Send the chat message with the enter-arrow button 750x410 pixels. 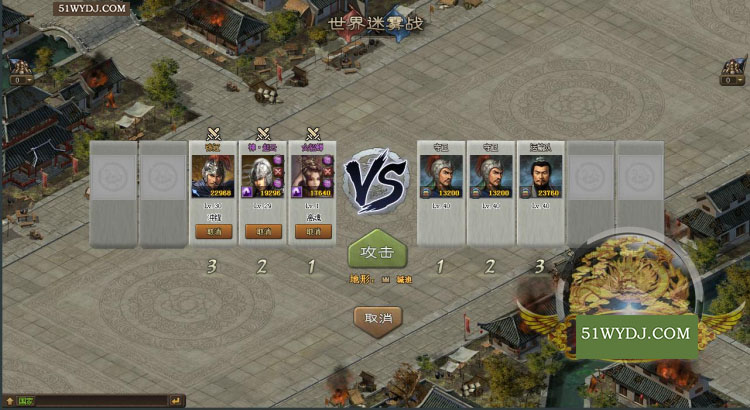point(174,401)
